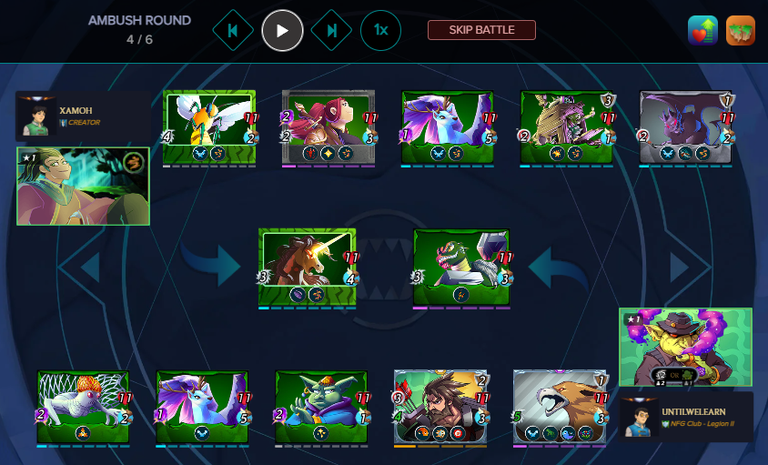Inspect the red-haired woman card
Image resolution: width=768 pixels, height=465 pixels.
[x=329, y=126]
